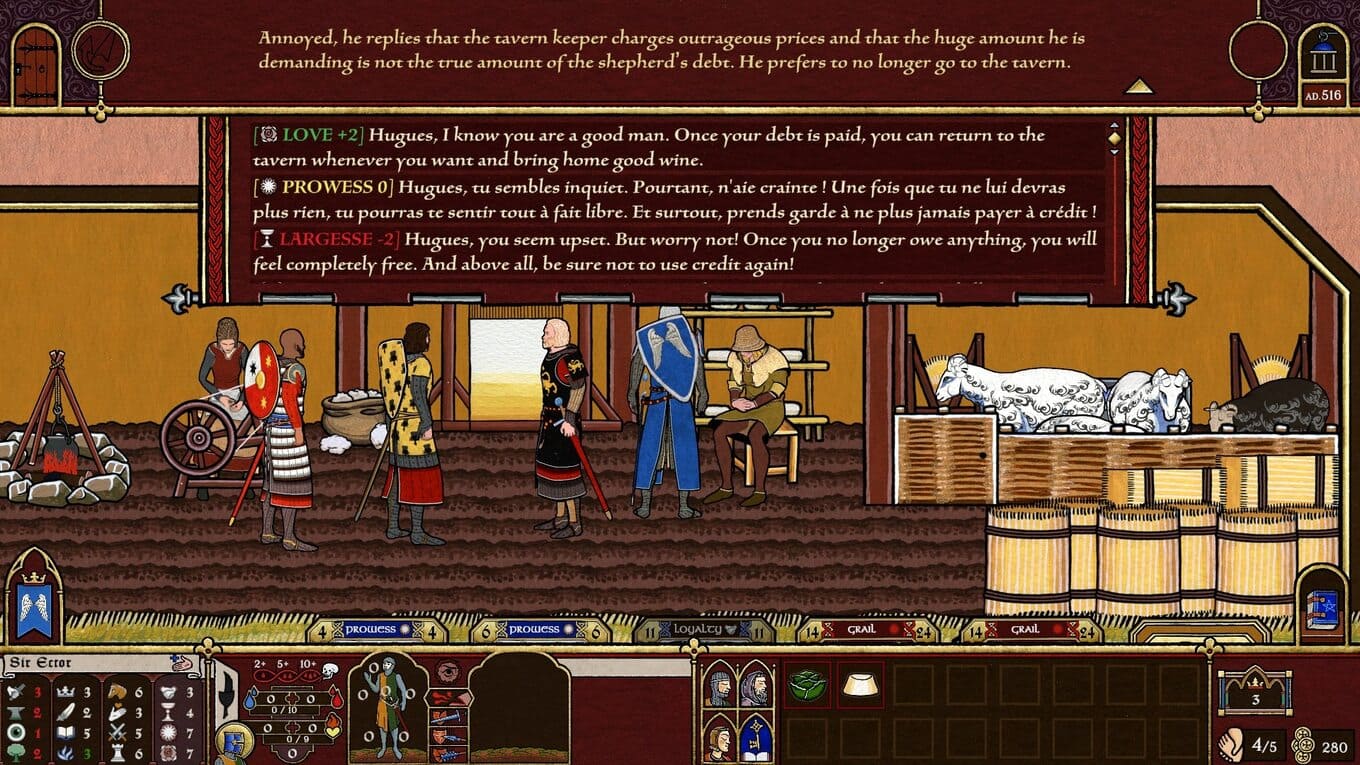1360x765 pixels.
Task: Open the blue spell book
Action: pos(1322,609)
